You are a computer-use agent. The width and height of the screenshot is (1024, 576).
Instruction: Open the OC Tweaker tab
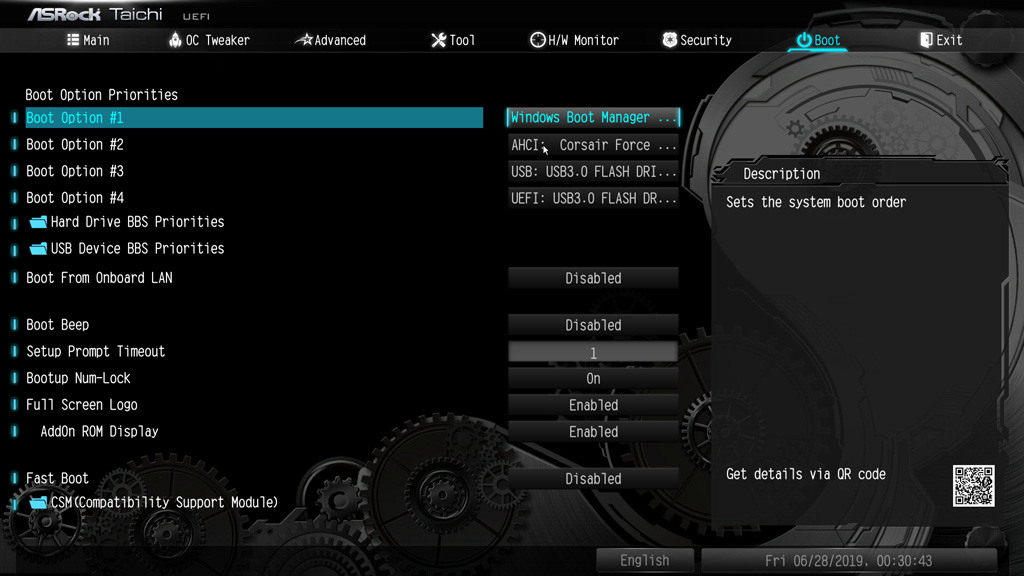(209, 40)
